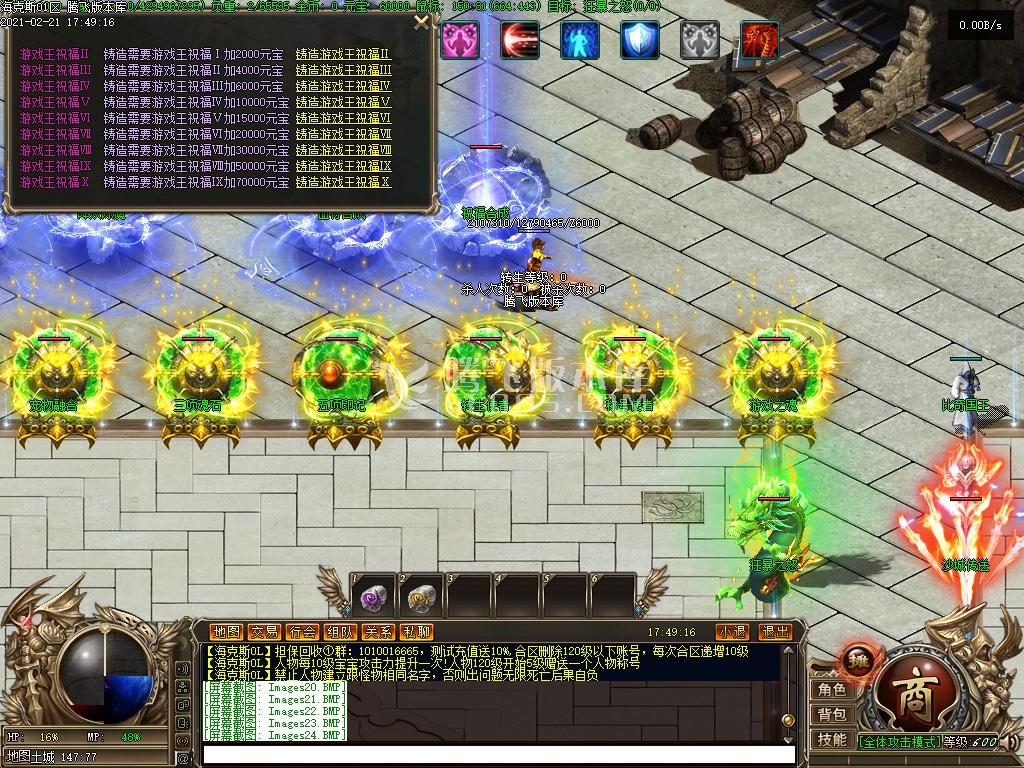Screen dimensions: 1024x768
Task: Activate the pink heart wings buff icon
Action: coord(461,40)
